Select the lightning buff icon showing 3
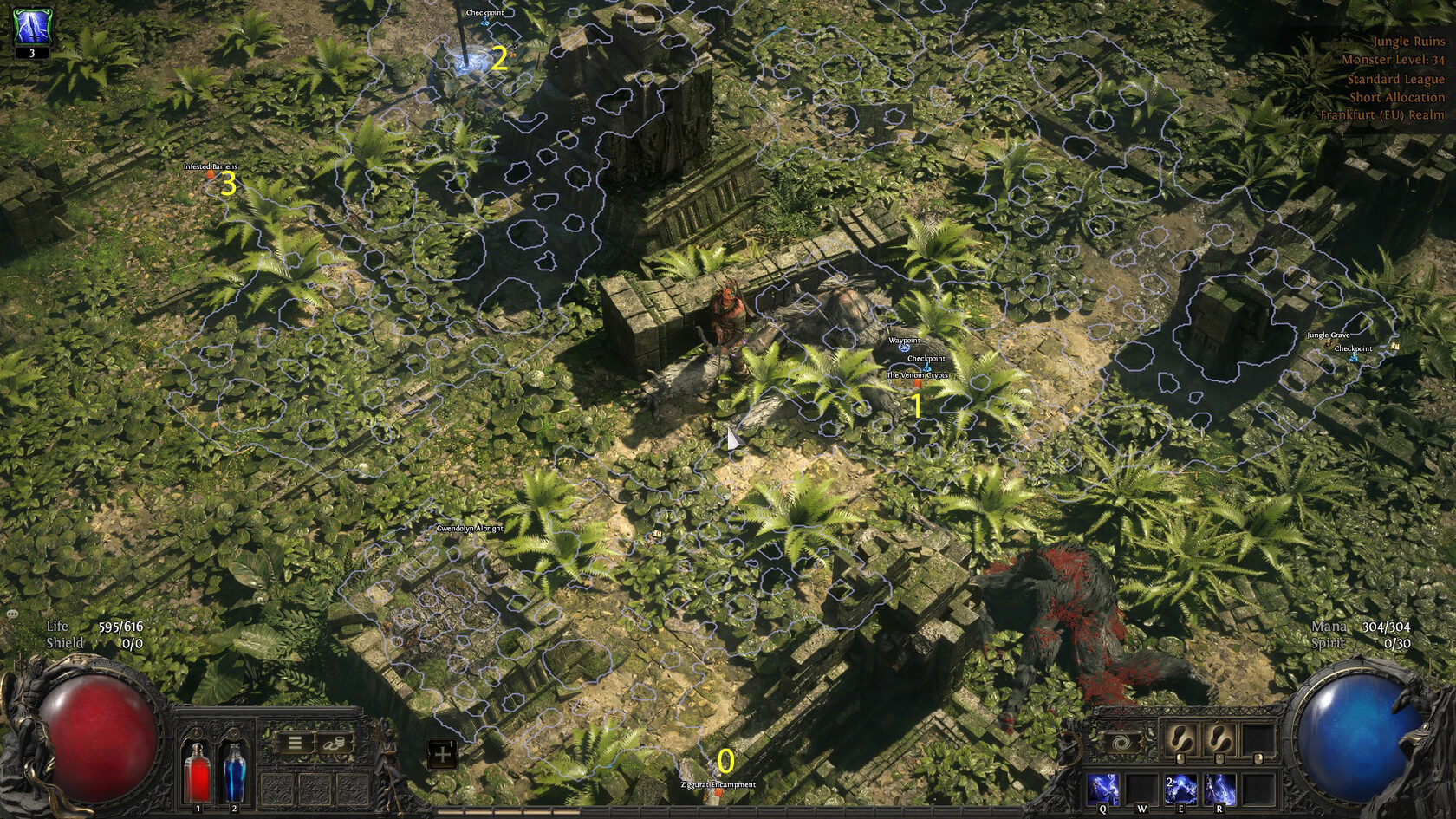The width and height of the screenshot is (1456, 819). click(32, 28)
